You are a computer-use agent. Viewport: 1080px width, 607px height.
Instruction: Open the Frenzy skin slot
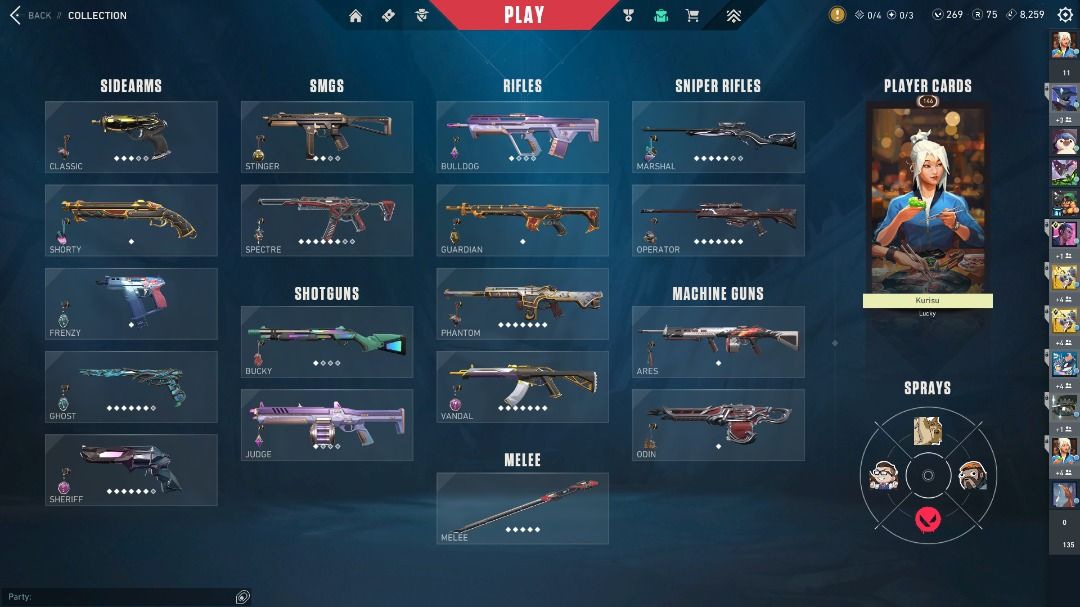131,303
